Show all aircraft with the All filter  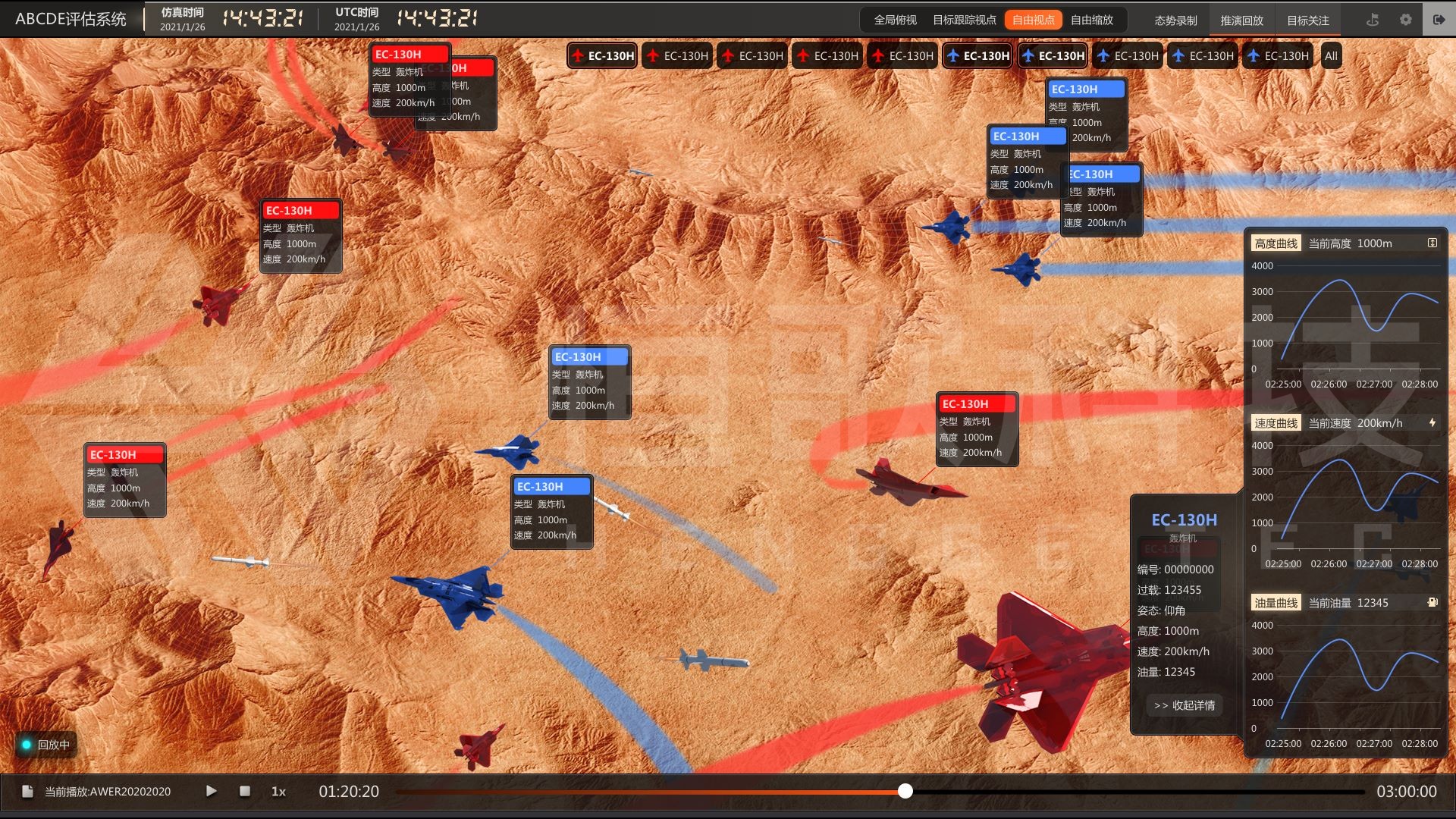click(x=1331, y=56)
